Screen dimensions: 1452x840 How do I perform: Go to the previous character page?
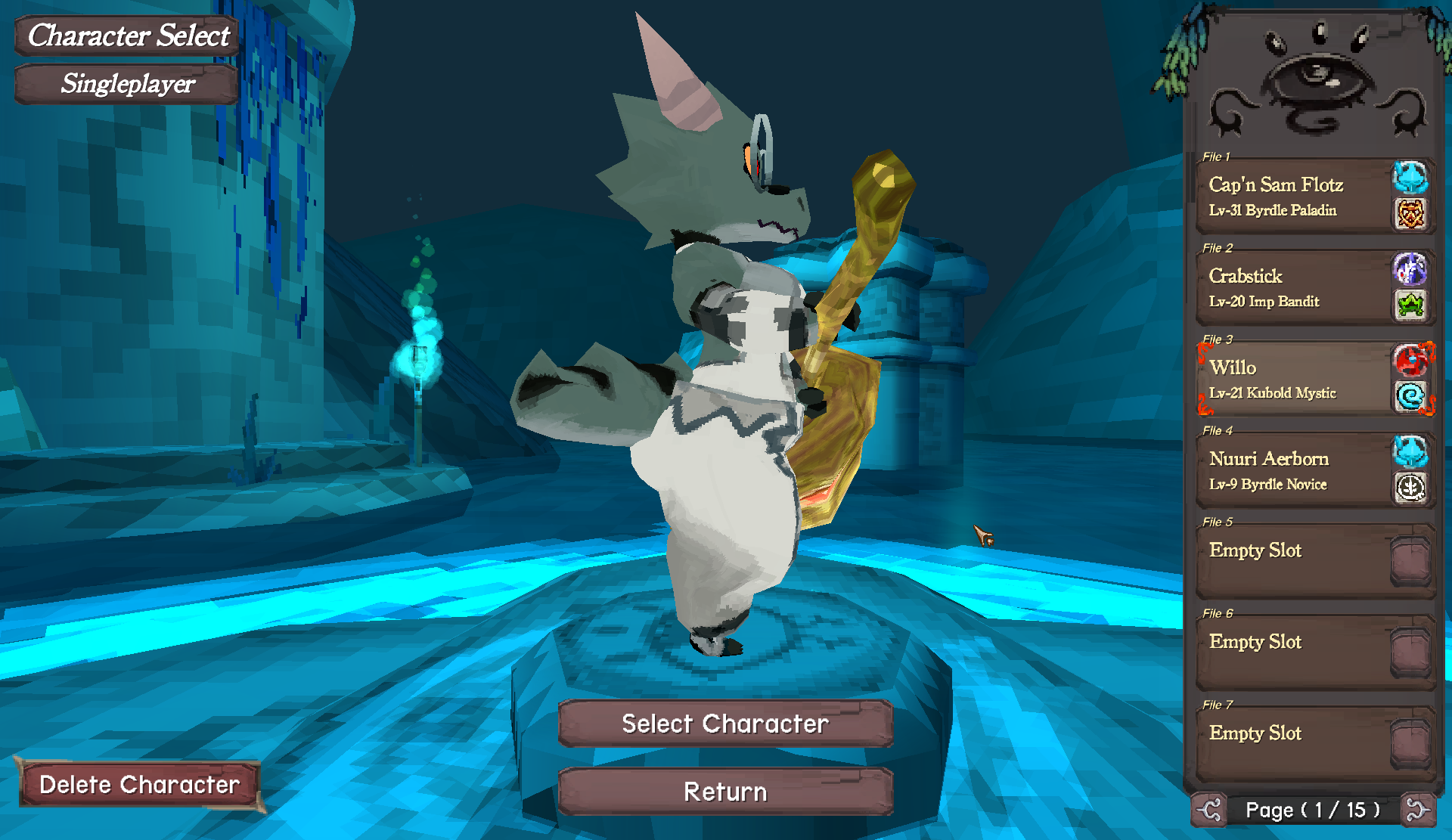coord(1209,810)
